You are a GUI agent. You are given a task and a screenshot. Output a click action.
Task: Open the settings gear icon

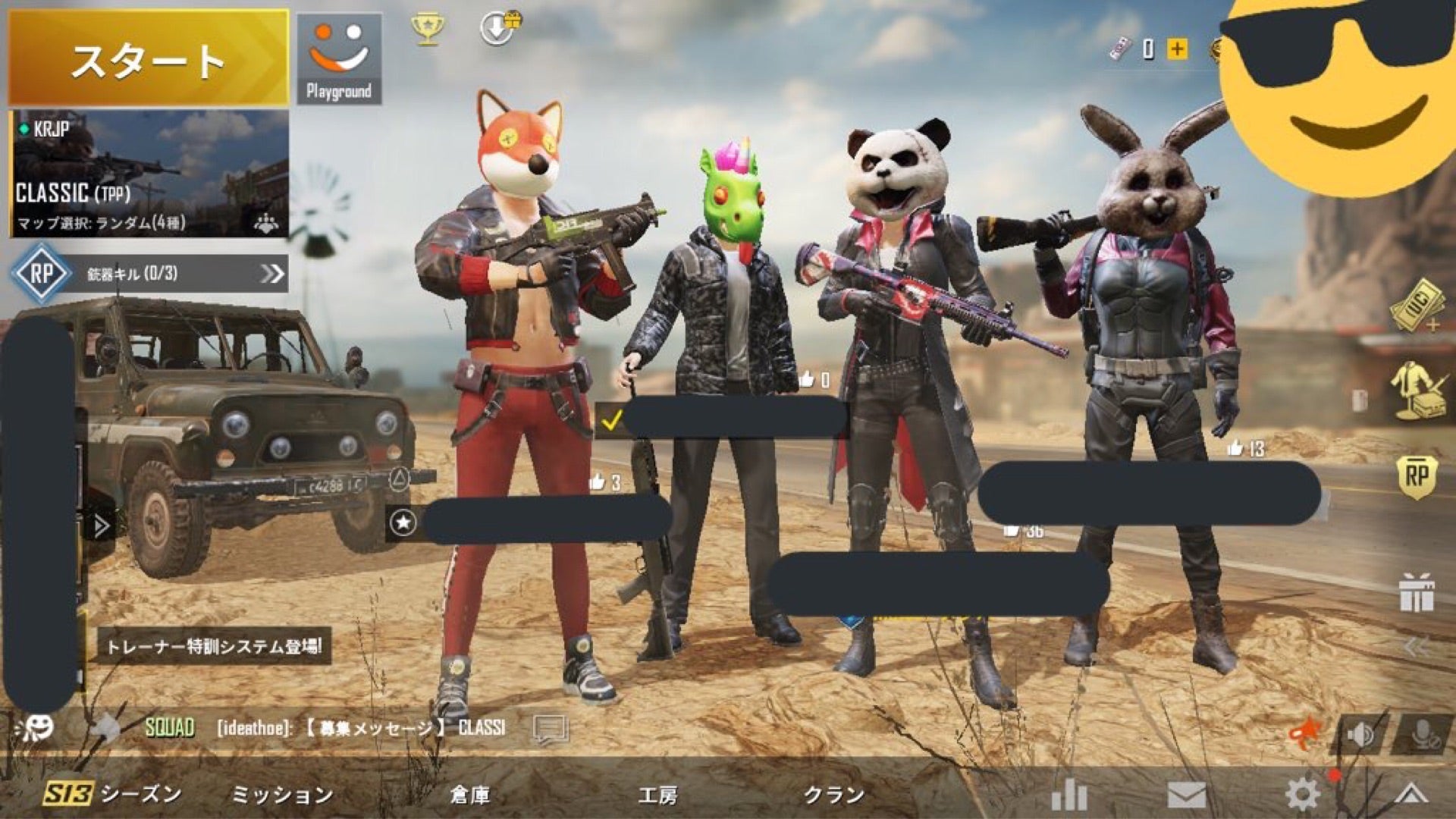(1303, 794)
